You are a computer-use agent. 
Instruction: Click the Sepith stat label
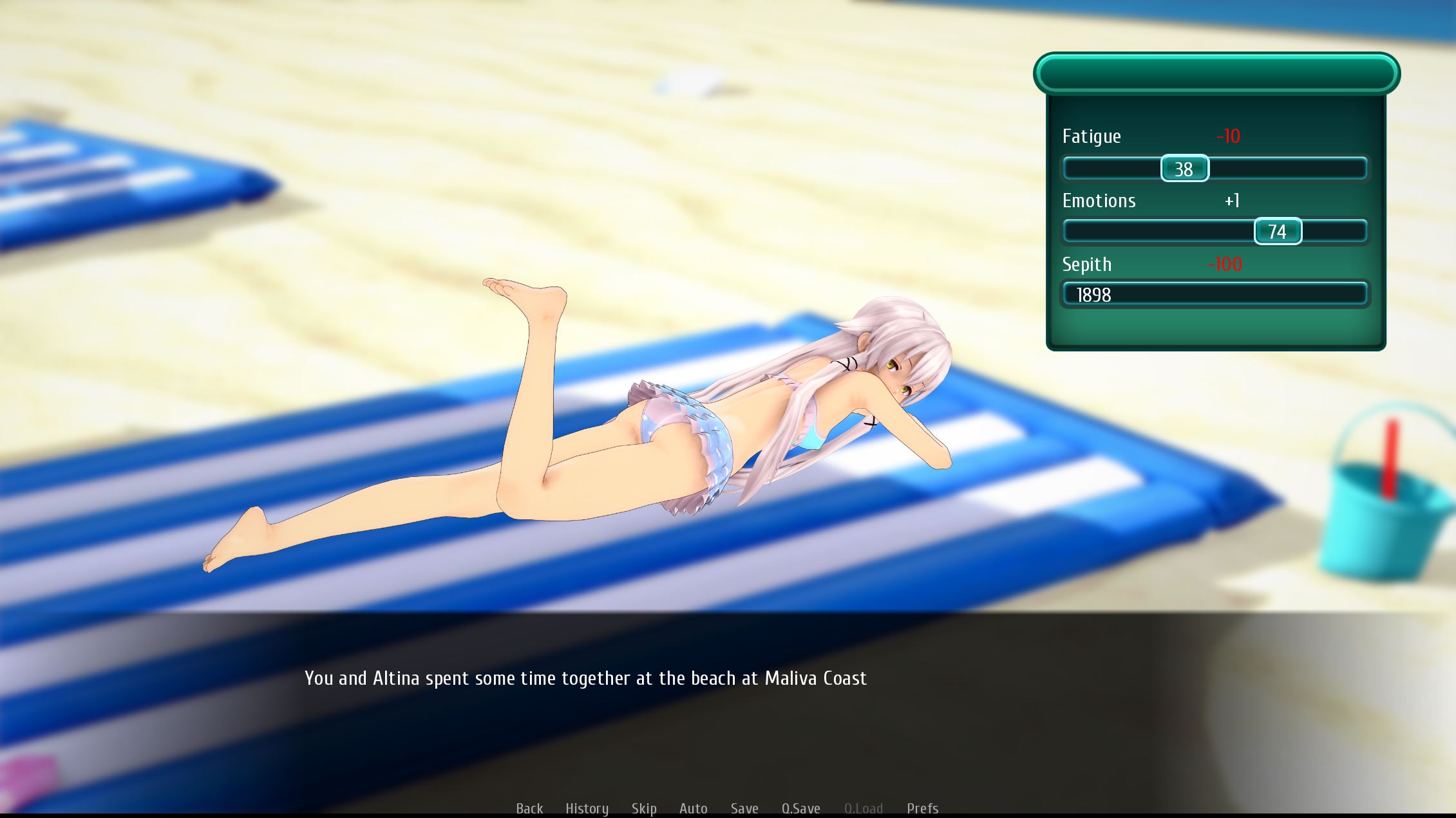click(1086, 264)
